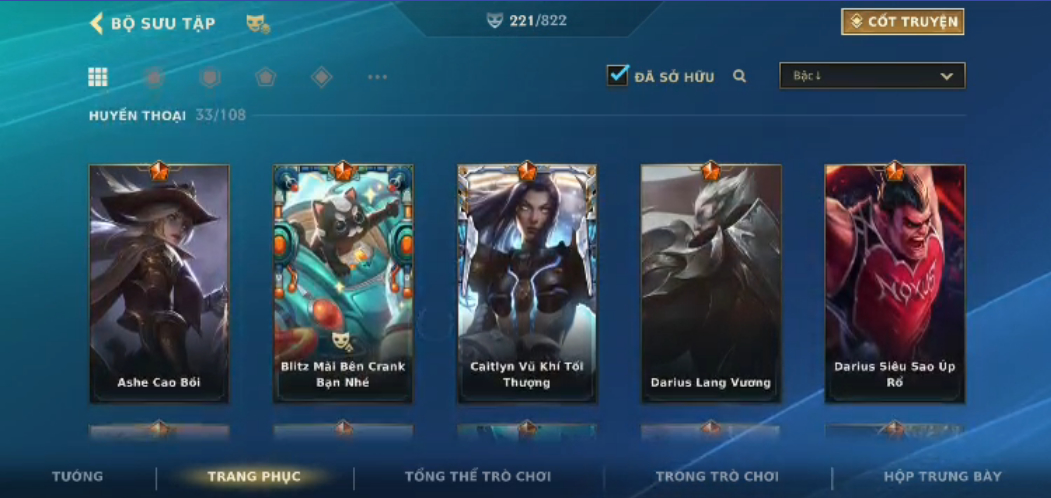Select the Darius Lang Vương skin card
1051x498 pixels.
711,284
